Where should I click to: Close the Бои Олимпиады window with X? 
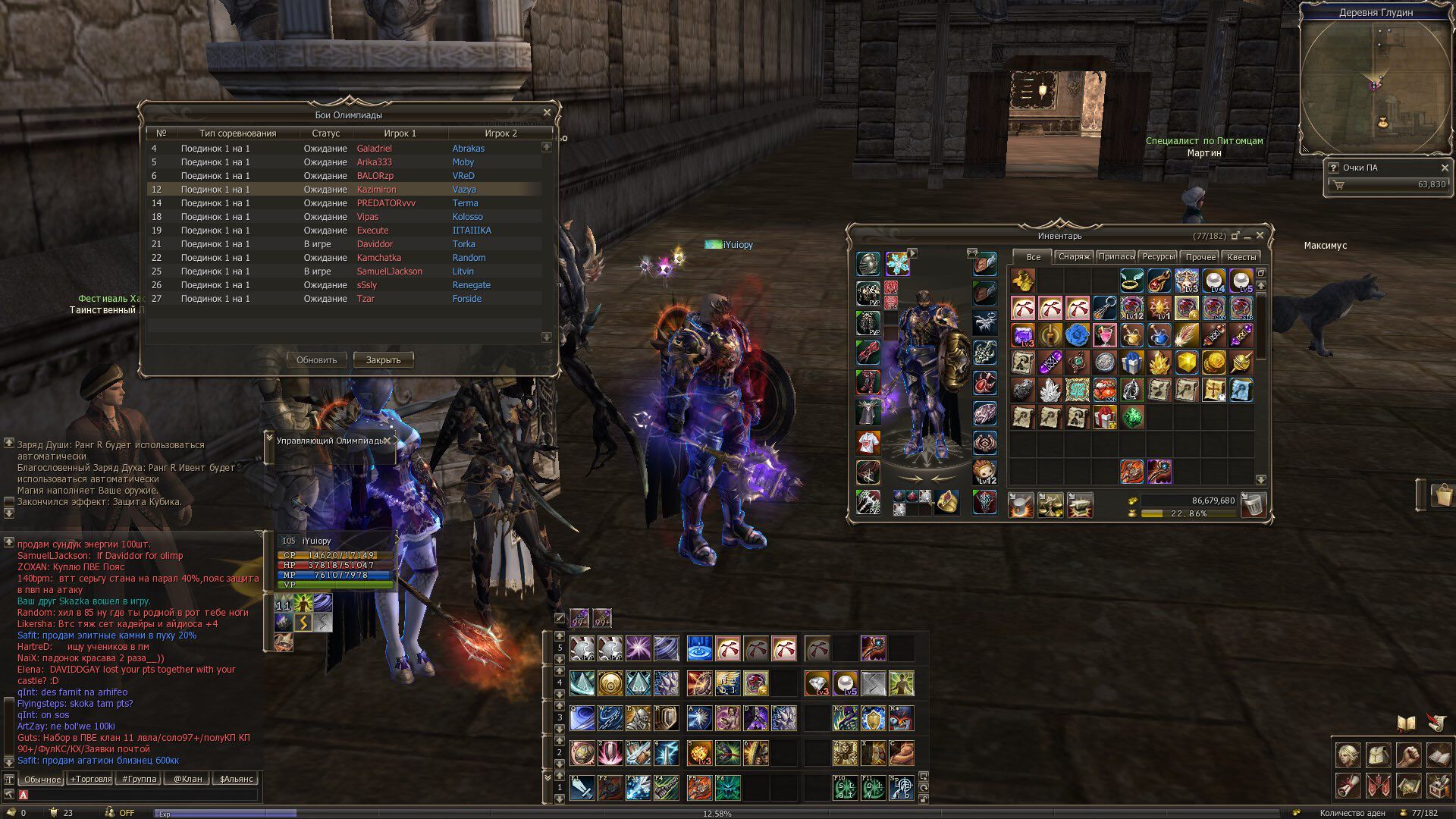[x=547, y=113]
